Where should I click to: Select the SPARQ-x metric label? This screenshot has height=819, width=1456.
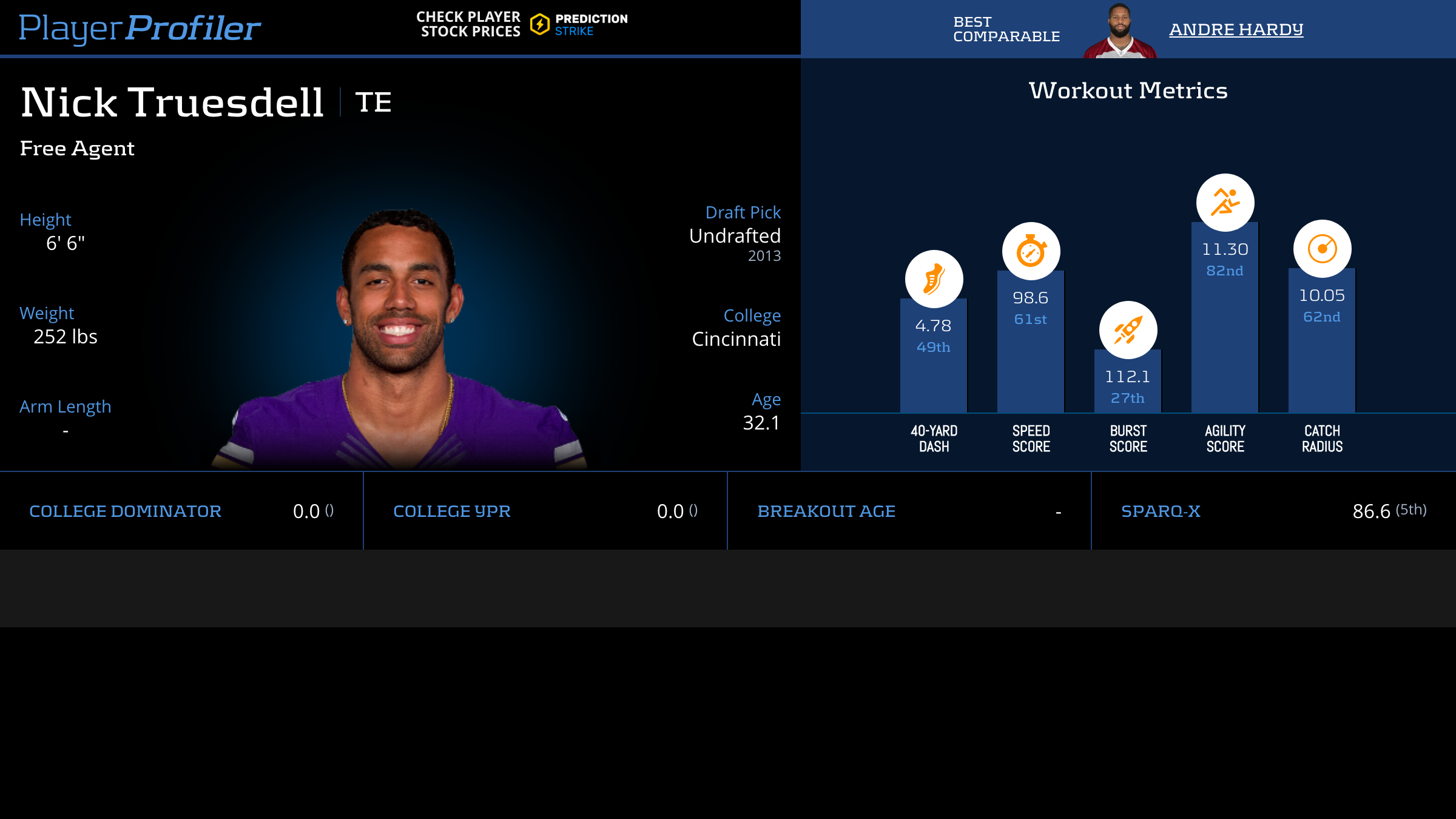coord(1160,511)
